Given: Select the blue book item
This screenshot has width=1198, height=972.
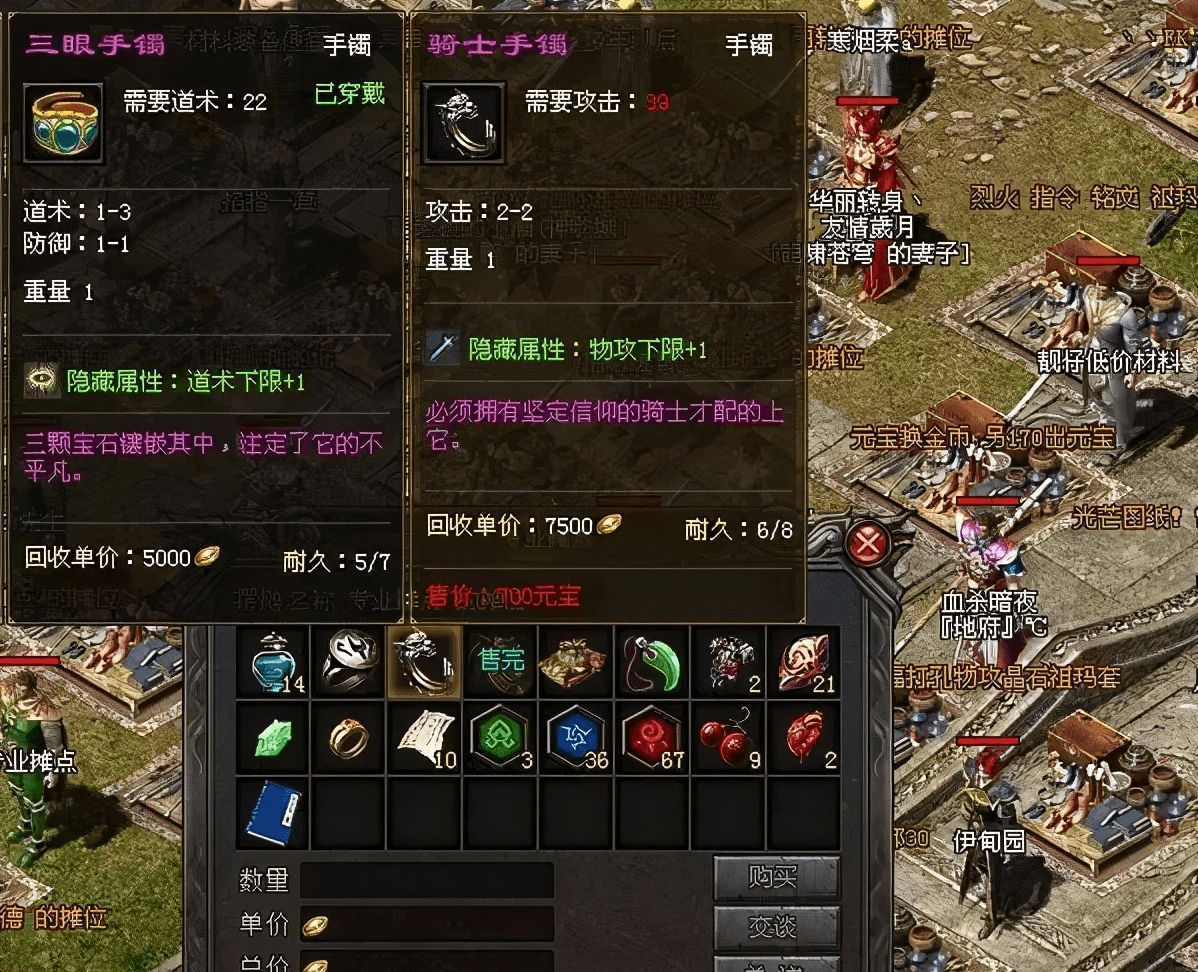Looking at the screenshot, I should coord(273,813).
